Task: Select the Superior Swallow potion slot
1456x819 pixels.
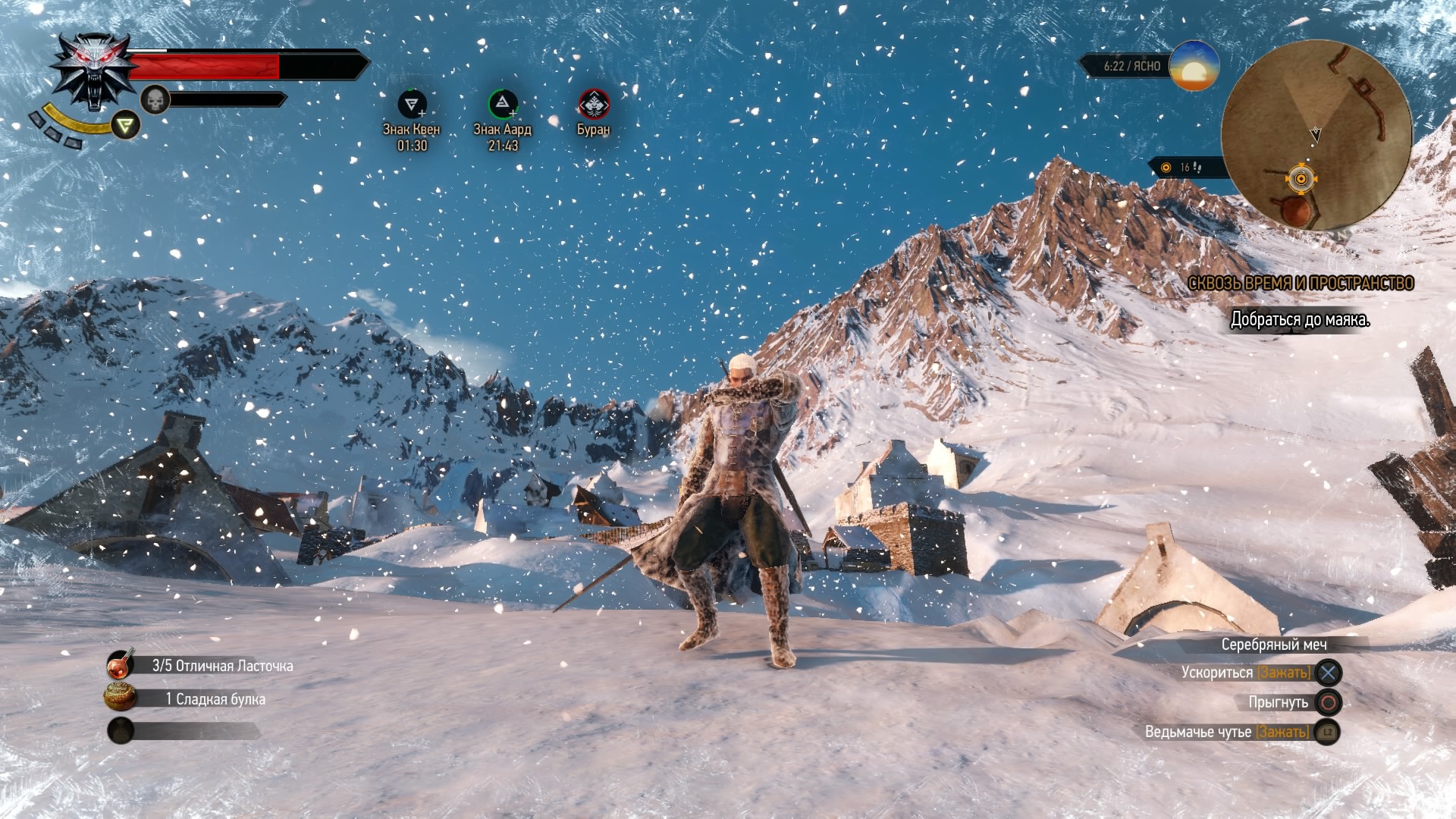Action: (x=121, y=665)
